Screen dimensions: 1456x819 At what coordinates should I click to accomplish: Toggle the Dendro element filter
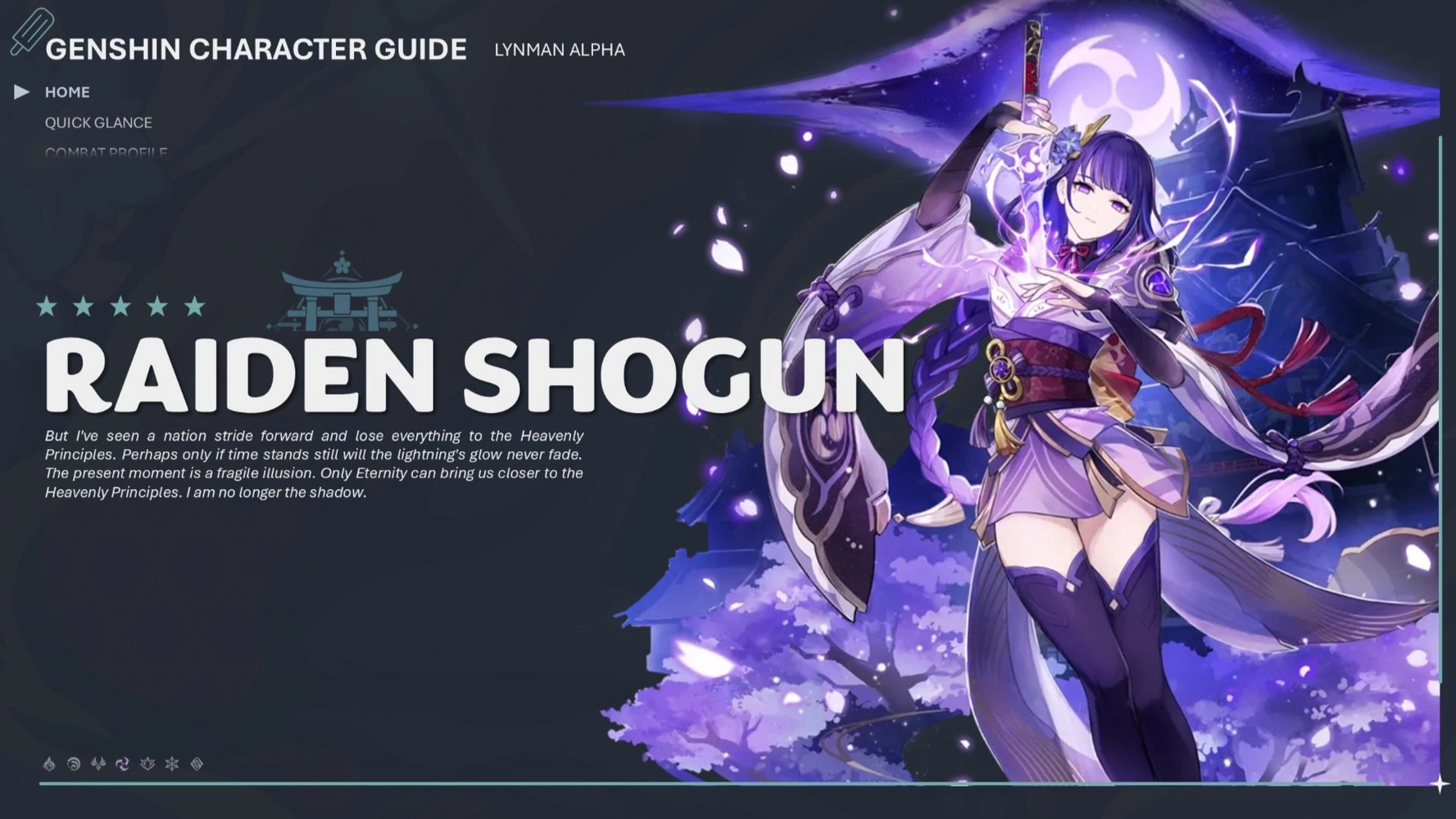[147, 763]
